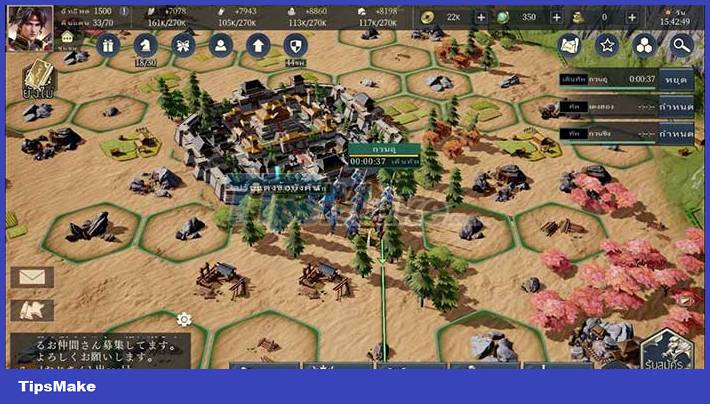Open the person silhouette officers icon
Viewport: 710px width, 404px height.
(220, 46)
